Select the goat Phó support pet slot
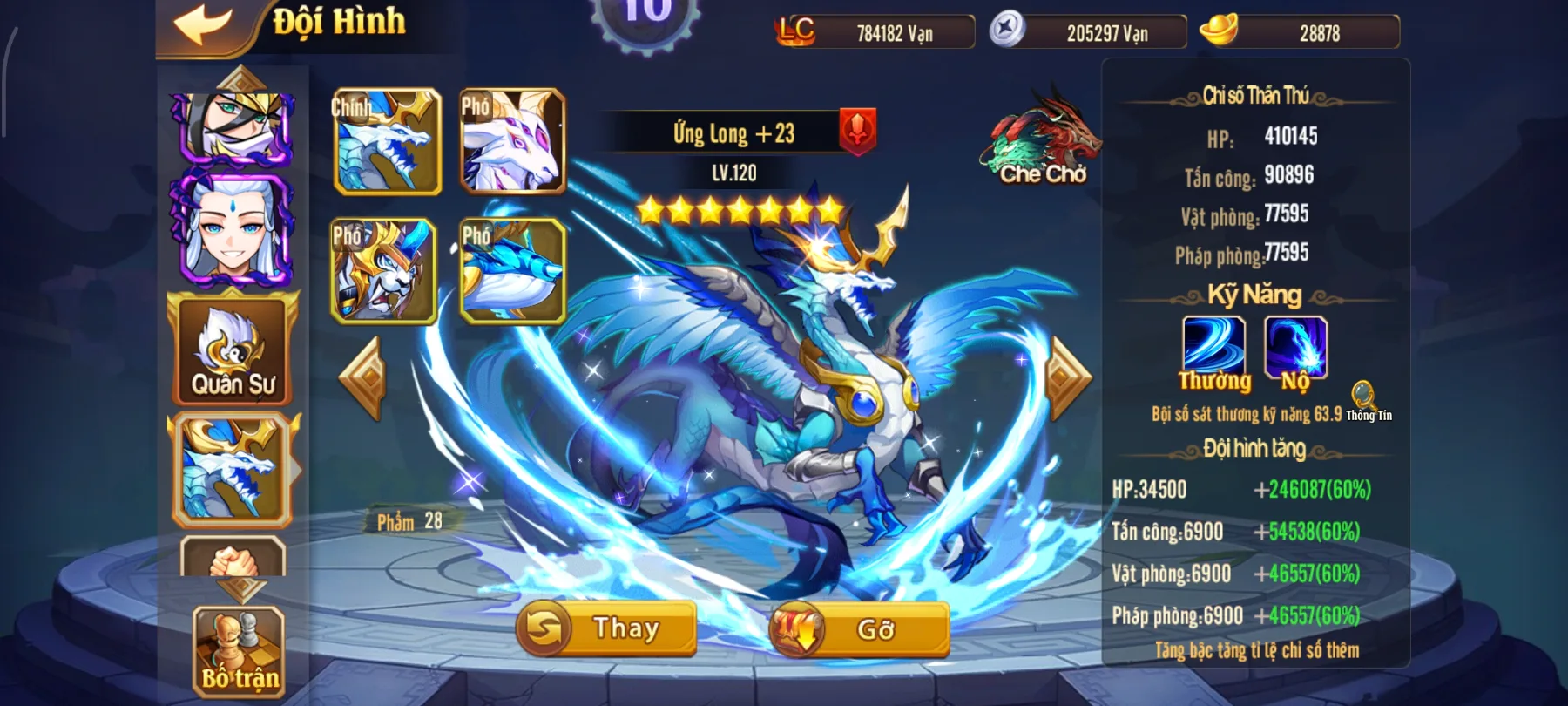The height and width of the screenshot is (706, 1568). 510,142
